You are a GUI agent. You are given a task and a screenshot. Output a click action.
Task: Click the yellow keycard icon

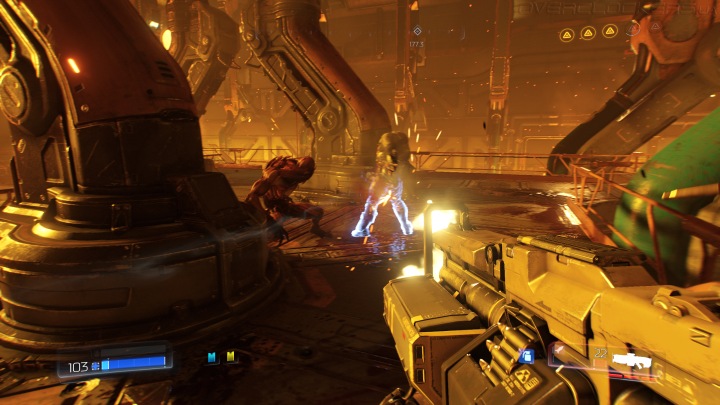[231, 357]
